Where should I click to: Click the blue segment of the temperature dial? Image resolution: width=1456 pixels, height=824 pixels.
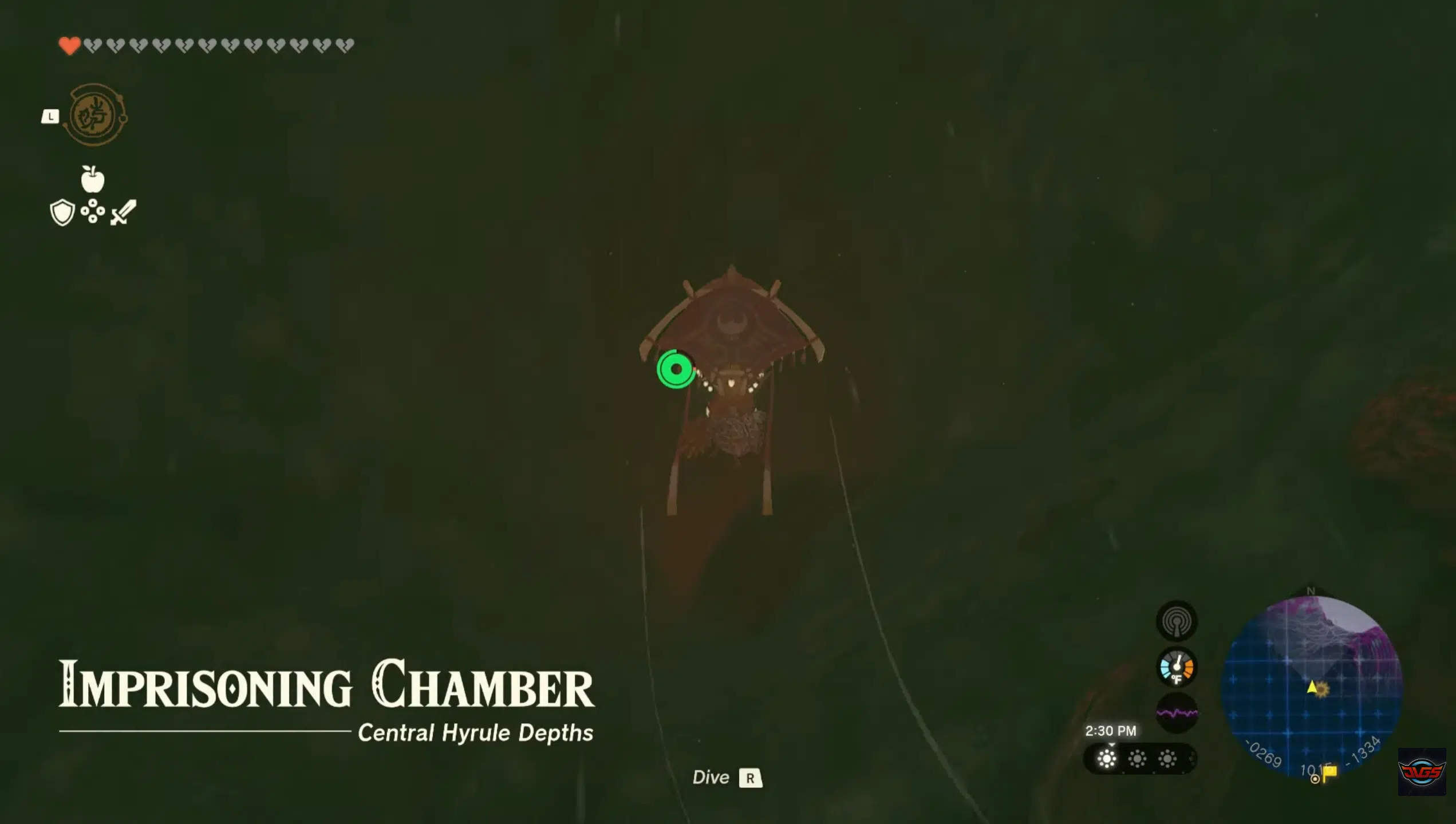click(1166, 669)
